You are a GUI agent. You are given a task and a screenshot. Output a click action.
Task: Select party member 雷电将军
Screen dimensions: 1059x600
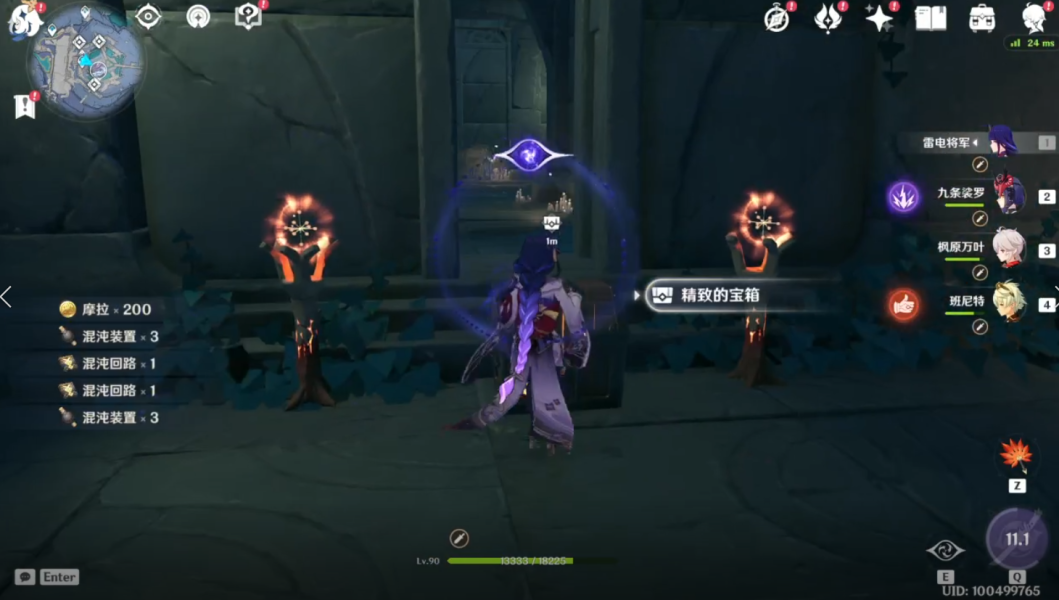click(1001, 142)
